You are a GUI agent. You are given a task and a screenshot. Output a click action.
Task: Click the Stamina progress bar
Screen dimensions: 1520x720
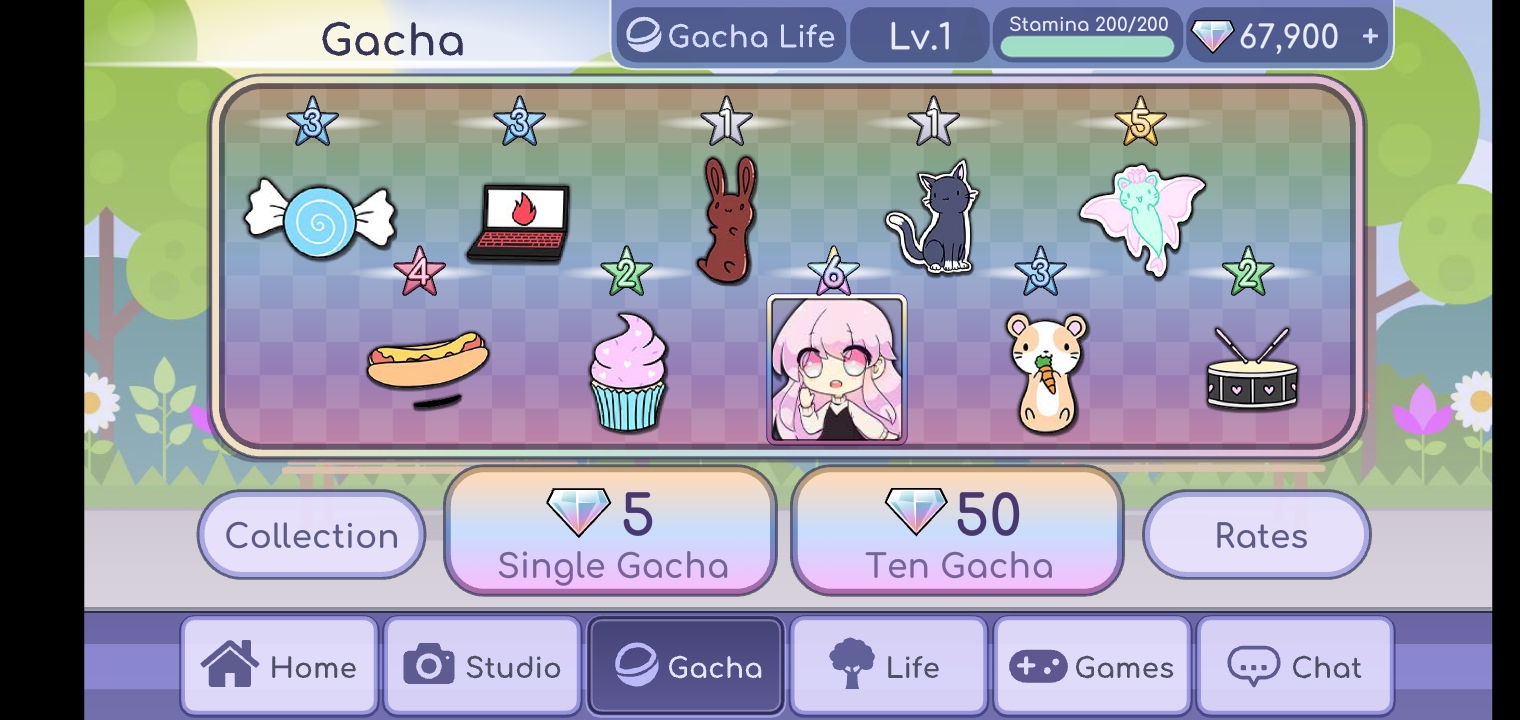click(x=1088, y=45)
